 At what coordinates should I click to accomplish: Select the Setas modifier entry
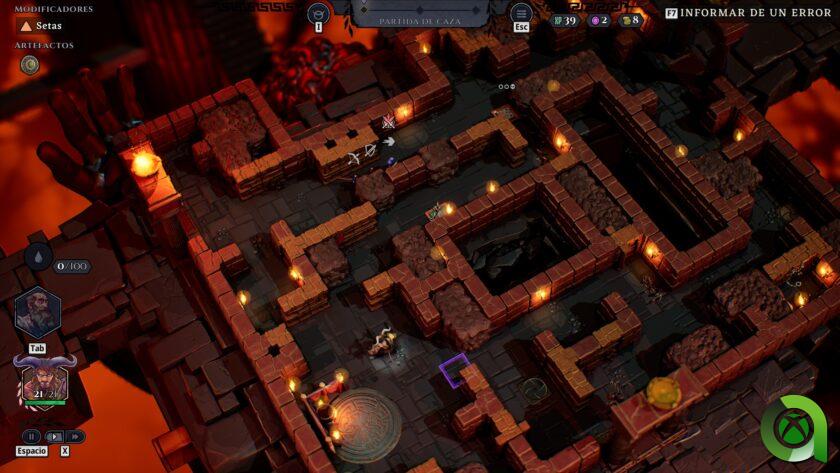tap(41, 26)
